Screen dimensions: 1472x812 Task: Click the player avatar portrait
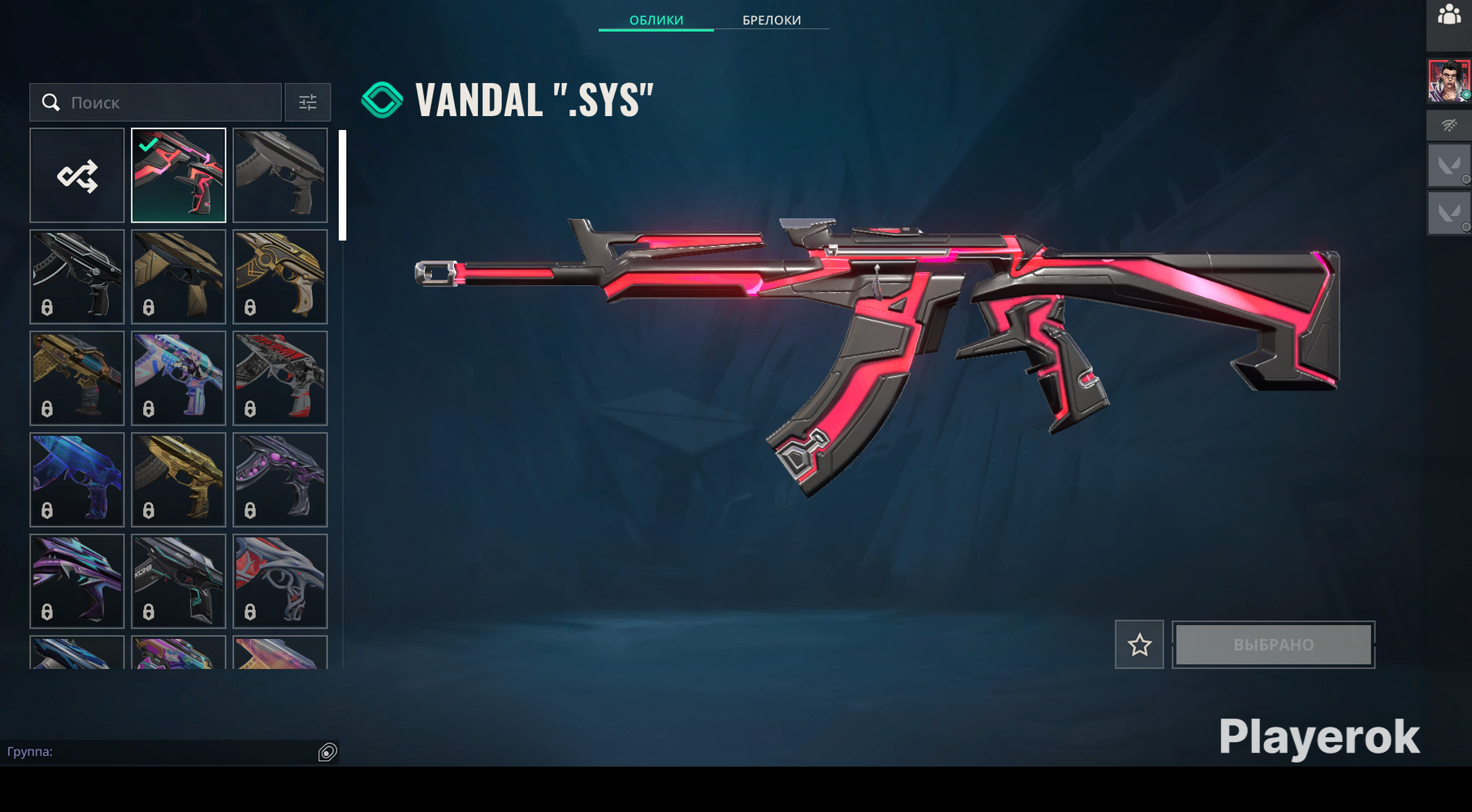[x=1448, y=81]
